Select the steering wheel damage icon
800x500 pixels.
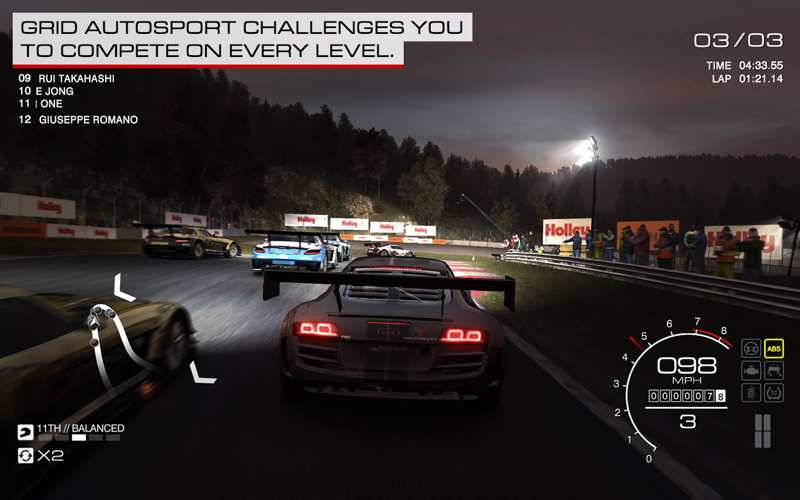pos(750,349)
